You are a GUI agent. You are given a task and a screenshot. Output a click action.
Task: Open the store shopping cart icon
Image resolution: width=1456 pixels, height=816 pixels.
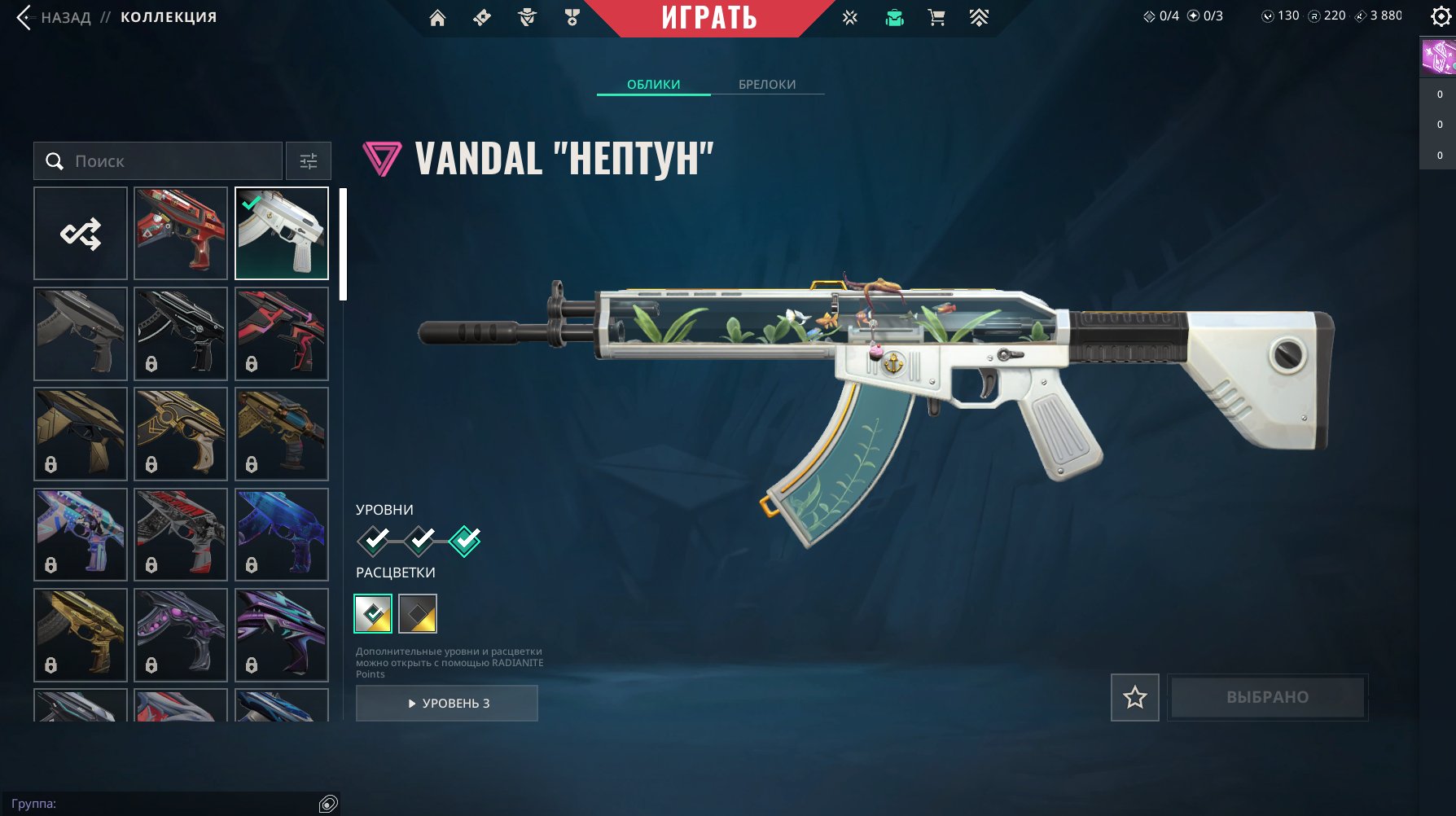pyautogui.click(x=935, y=16)
